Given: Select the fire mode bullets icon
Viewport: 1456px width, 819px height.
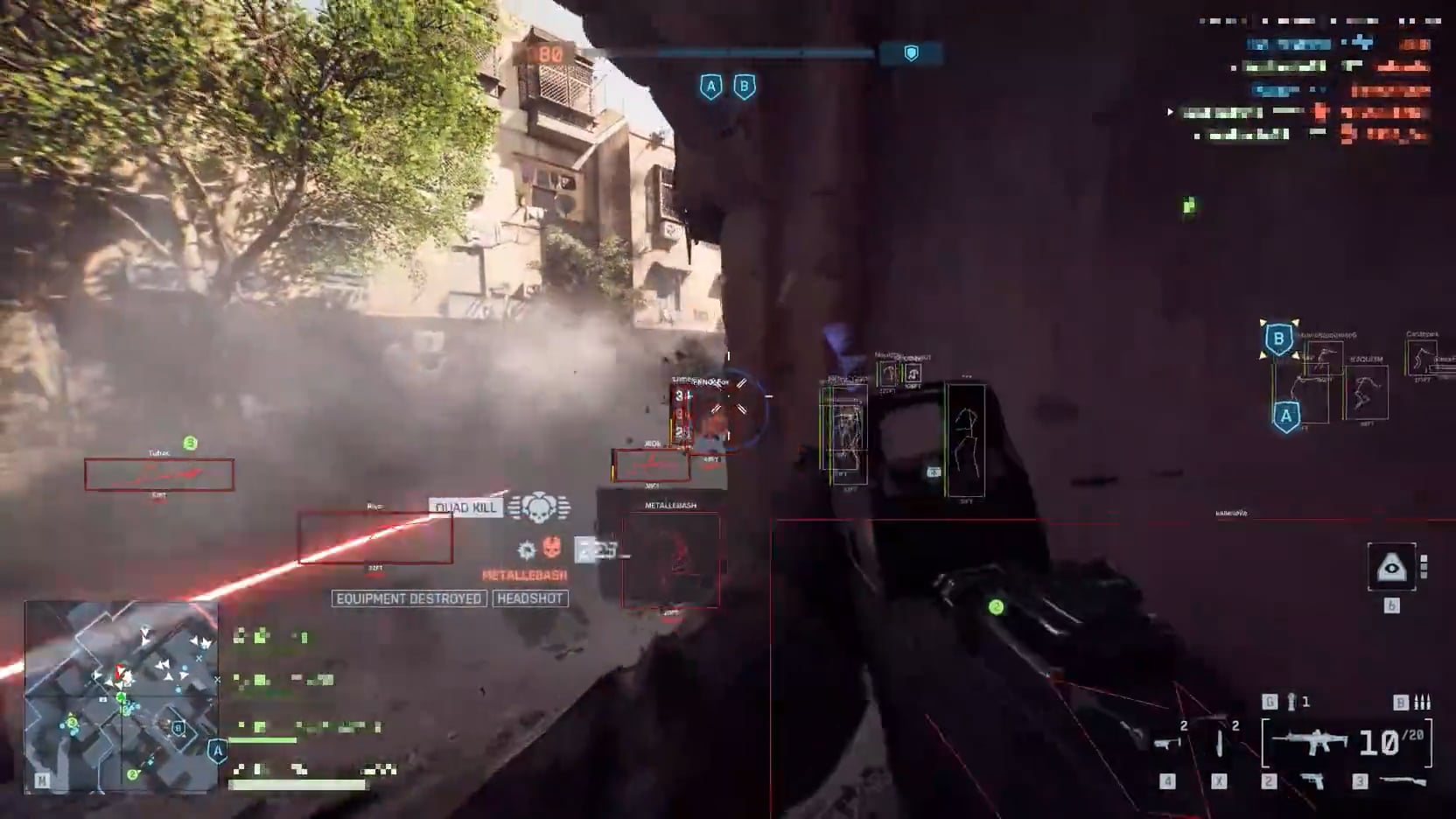Looking at the screenshot, I should (1422, 702).
